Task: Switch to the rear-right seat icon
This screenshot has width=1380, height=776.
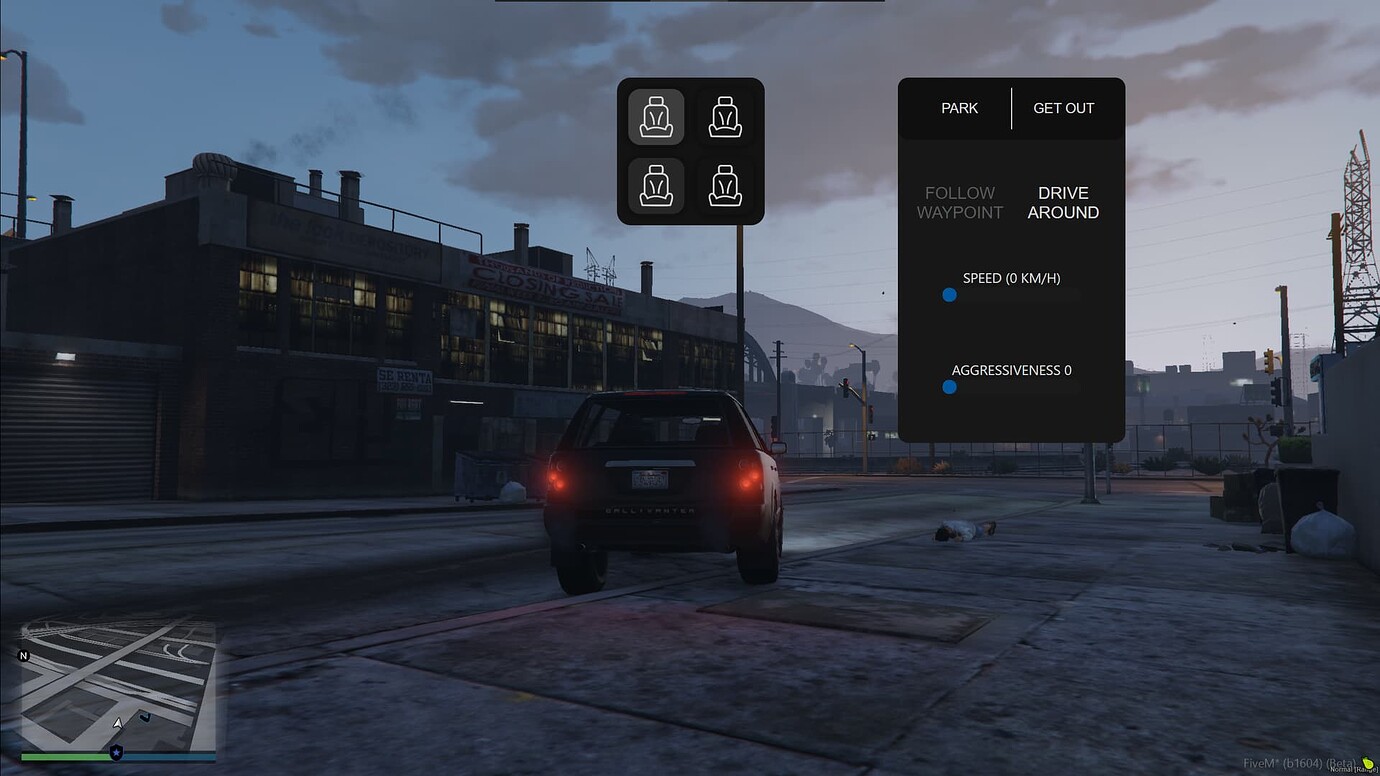Action: click(x=725, y=186)
